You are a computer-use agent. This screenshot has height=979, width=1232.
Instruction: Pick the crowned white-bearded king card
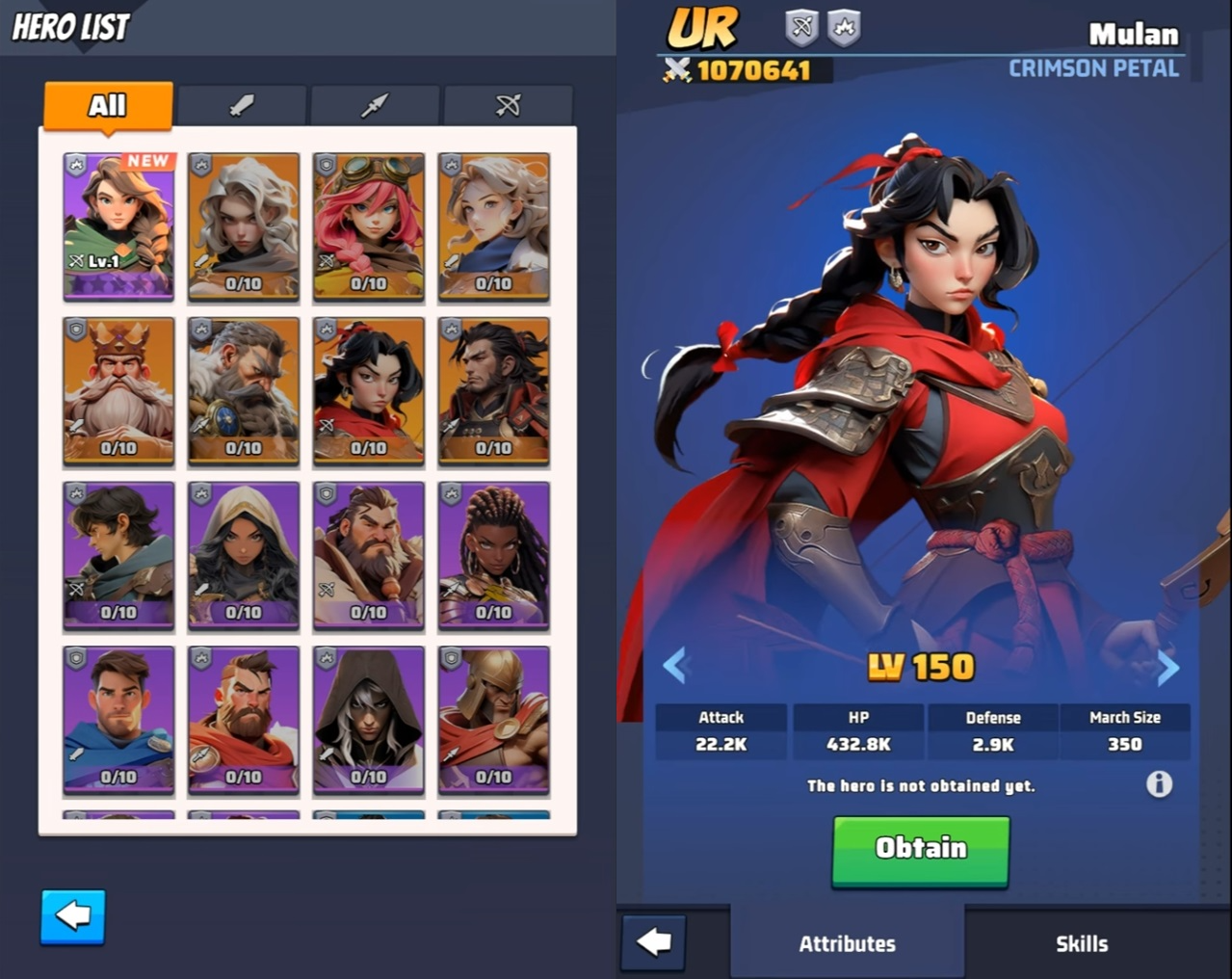tap(118, 390)
